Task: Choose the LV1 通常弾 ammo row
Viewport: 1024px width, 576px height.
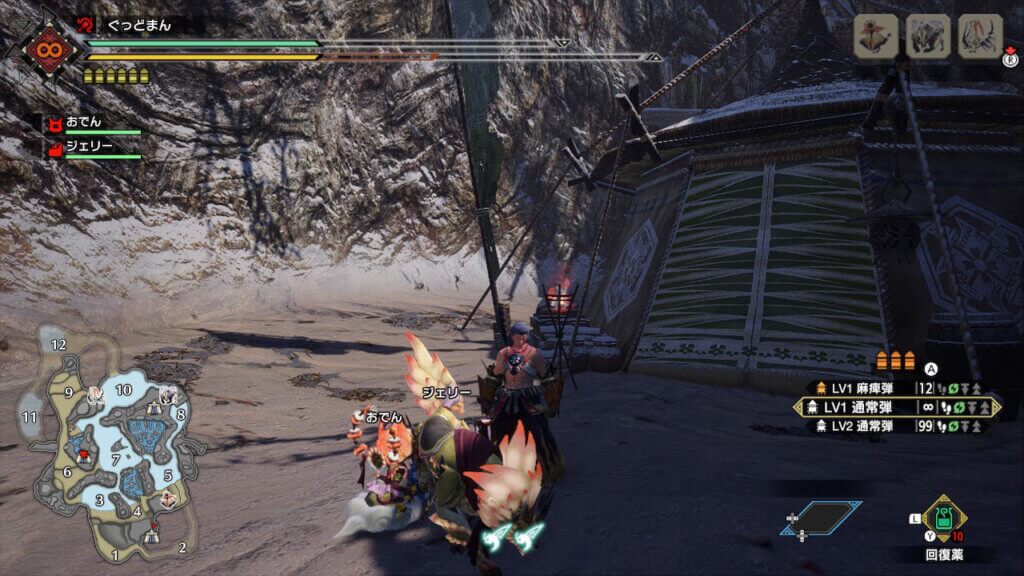Action: [897, 407]
